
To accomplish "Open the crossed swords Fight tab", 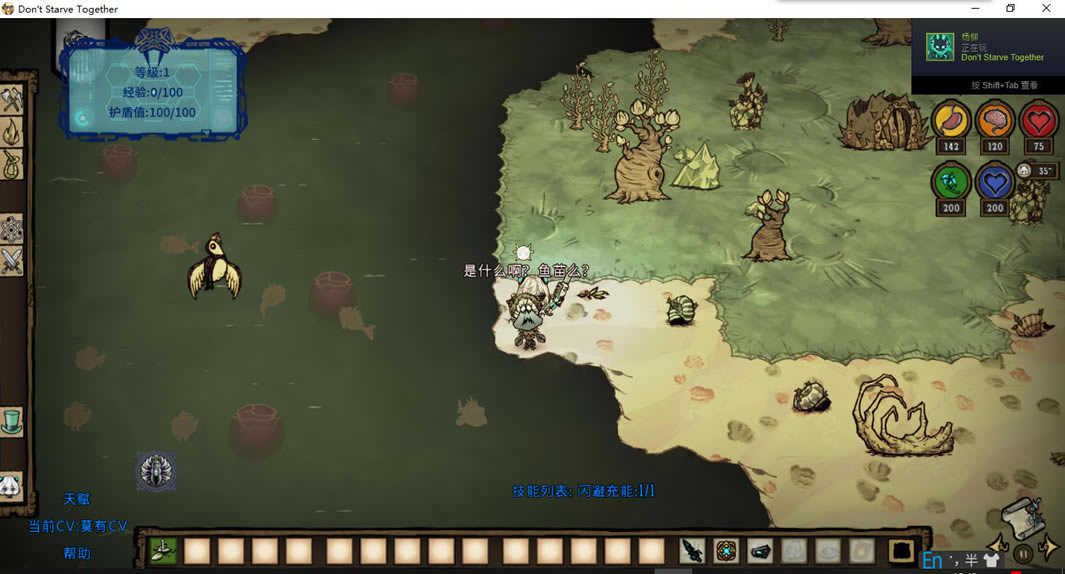I will point(12,261).
